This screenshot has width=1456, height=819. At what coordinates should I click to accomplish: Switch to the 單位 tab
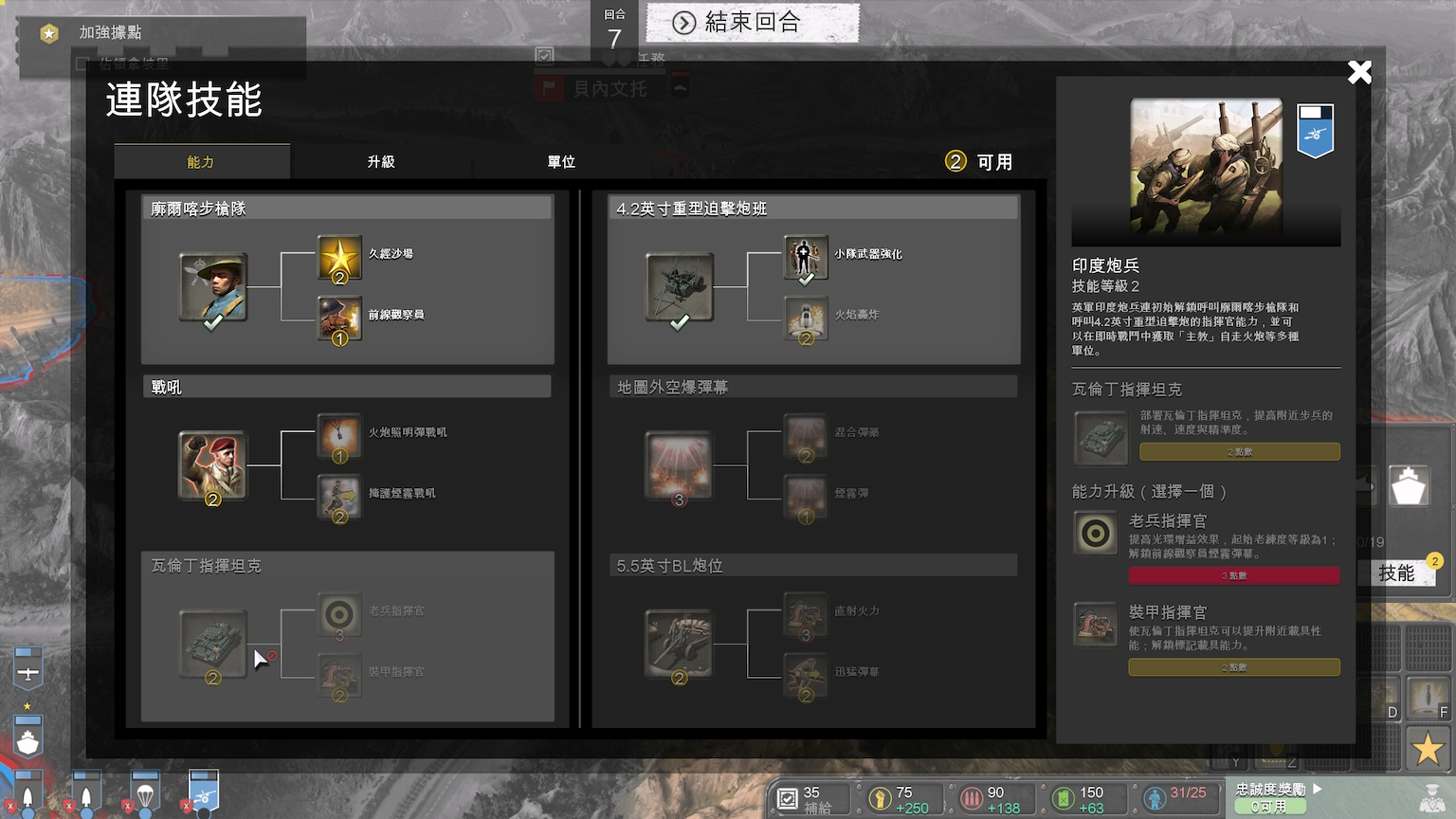(560, 161)
